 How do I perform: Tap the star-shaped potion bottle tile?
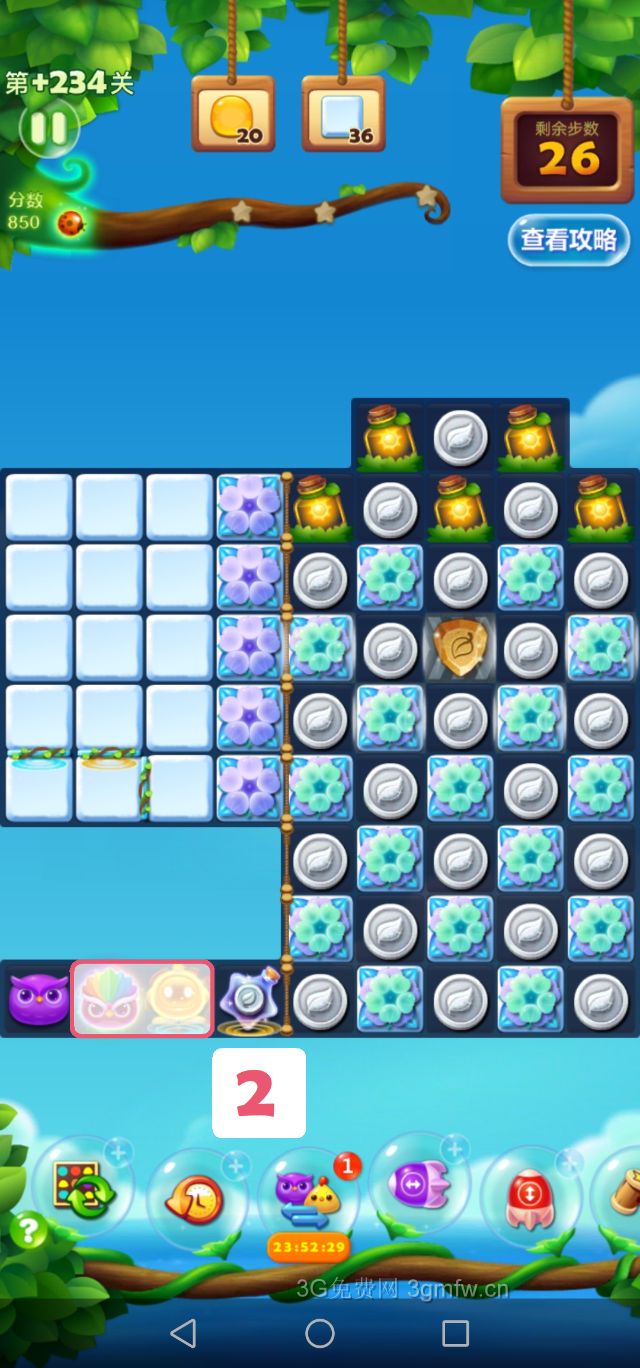tap(247, 999)
